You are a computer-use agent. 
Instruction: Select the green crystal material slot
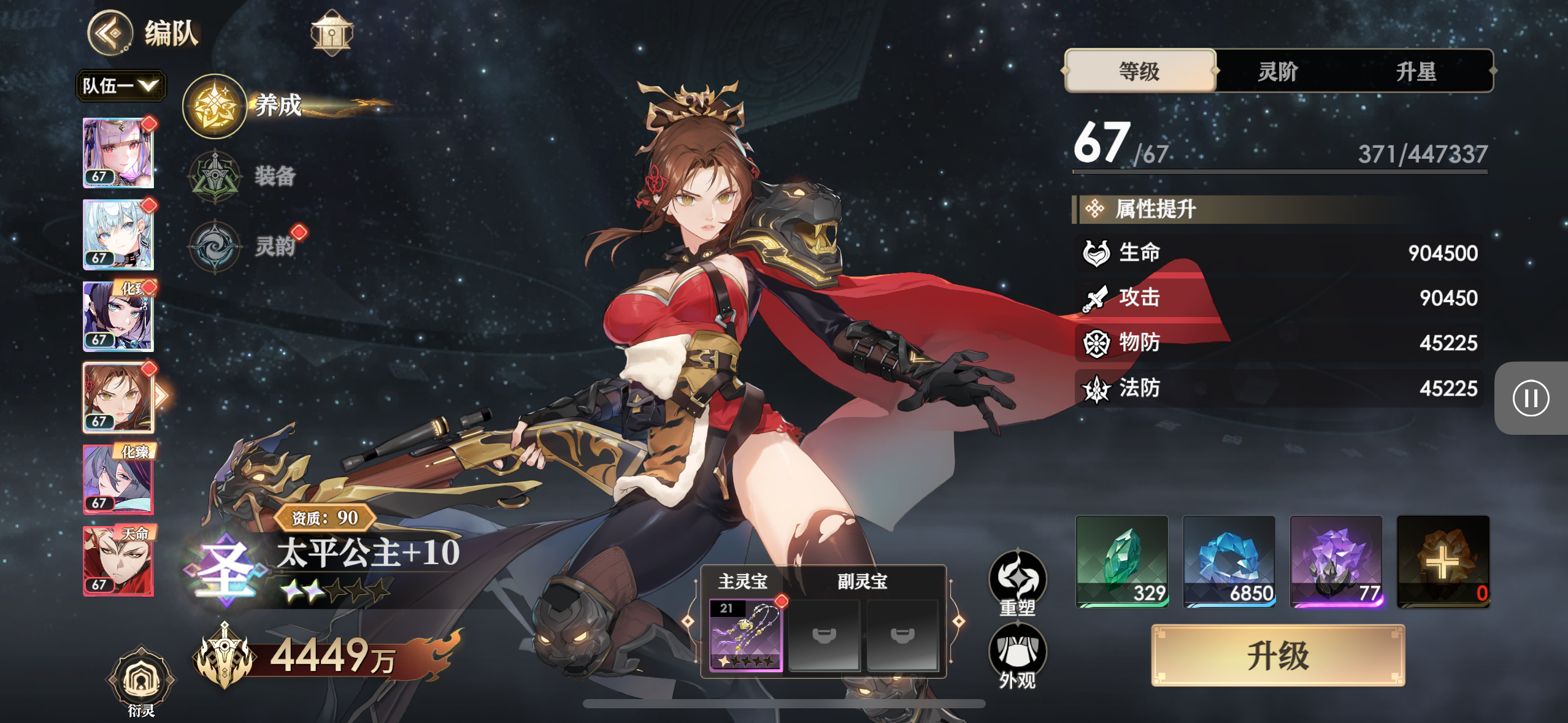tap(1122, 561)
